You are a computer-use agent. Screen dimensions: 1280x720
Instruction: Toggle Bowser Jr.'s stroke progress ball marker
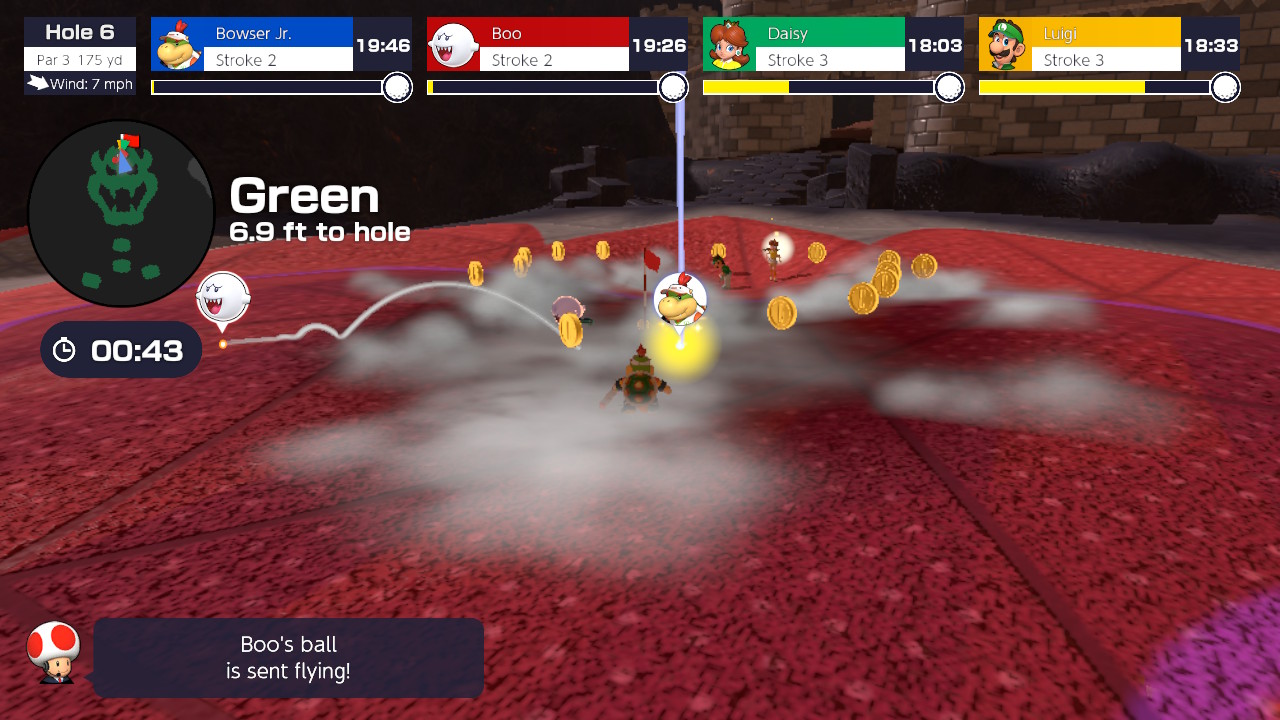397,87
